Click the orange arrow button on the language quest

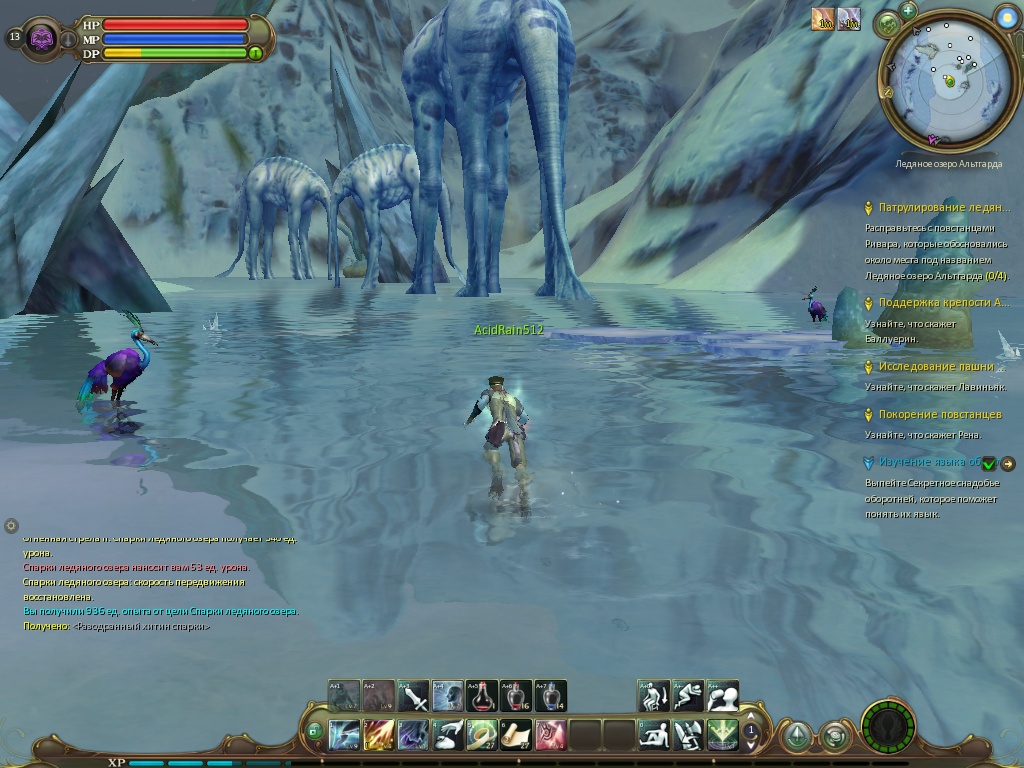1008,463
